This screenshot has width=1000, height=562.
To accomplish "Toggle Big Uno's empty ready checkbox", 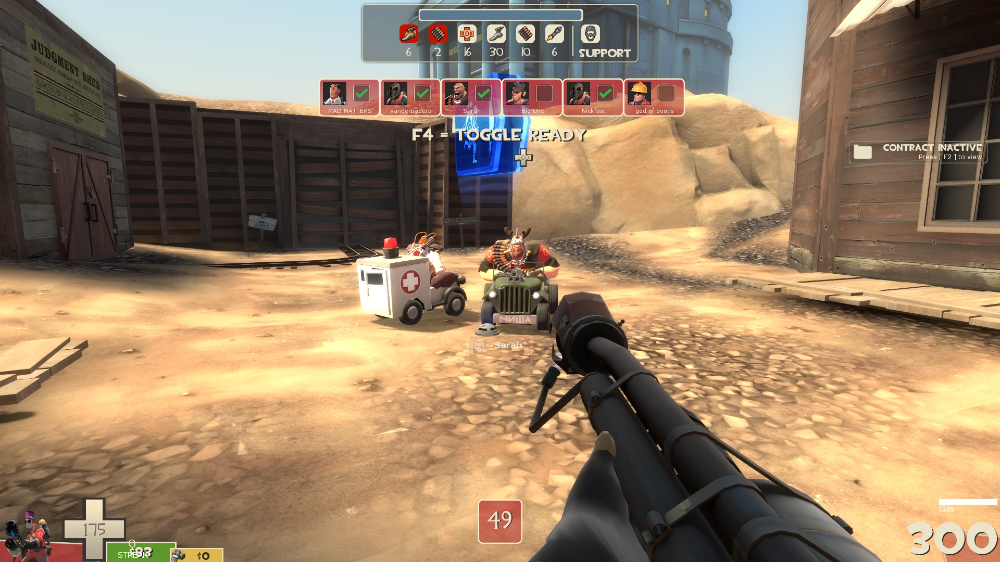I will [x=543, y=93].
